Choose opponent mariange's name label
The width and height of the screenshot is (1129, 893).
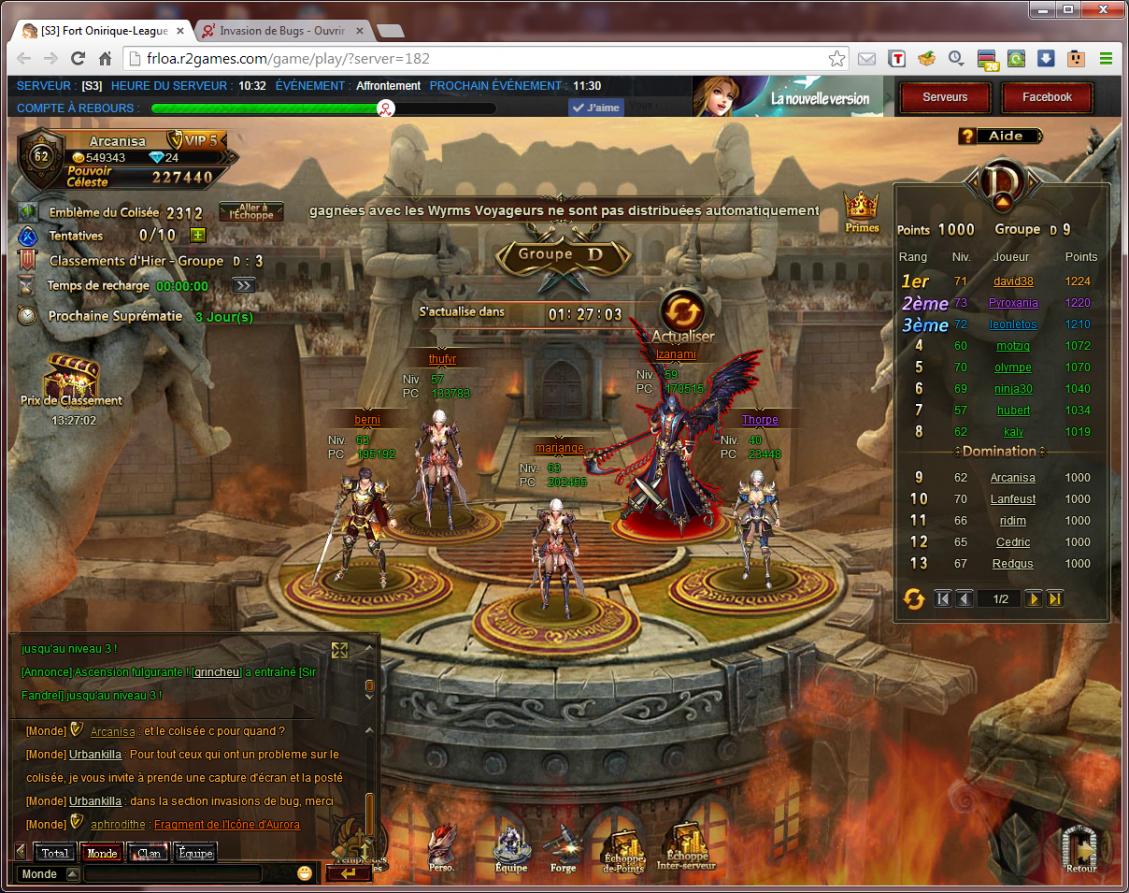coord(559,448)
